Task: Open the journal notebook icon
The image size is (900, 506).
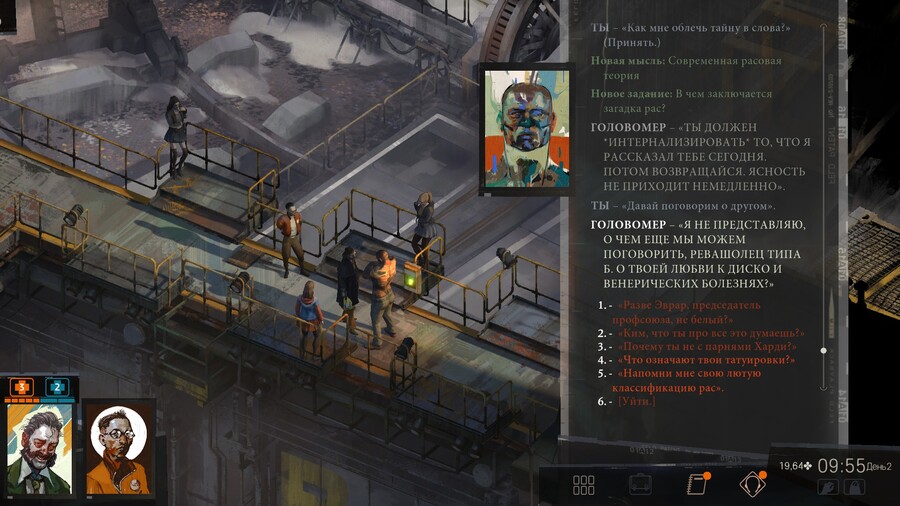Action: pyautogui.click(x=696, y=485)
